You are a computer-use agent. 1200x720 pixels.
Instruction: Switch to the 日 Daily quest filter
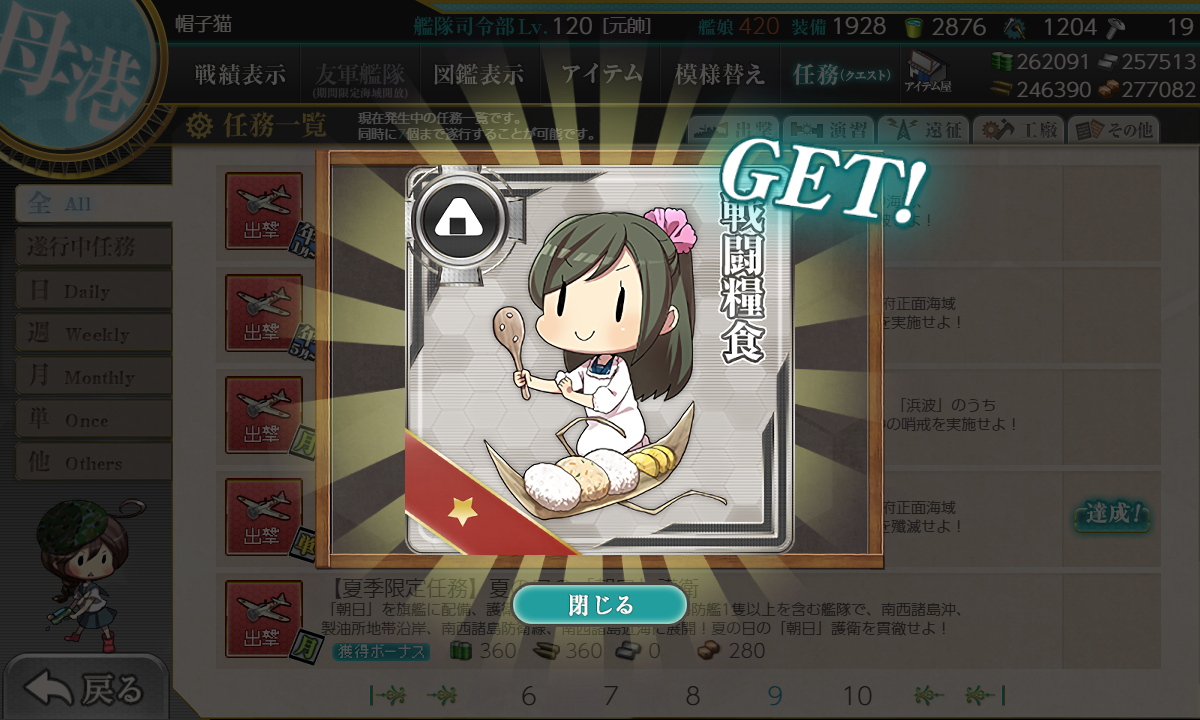click(92, 291)
